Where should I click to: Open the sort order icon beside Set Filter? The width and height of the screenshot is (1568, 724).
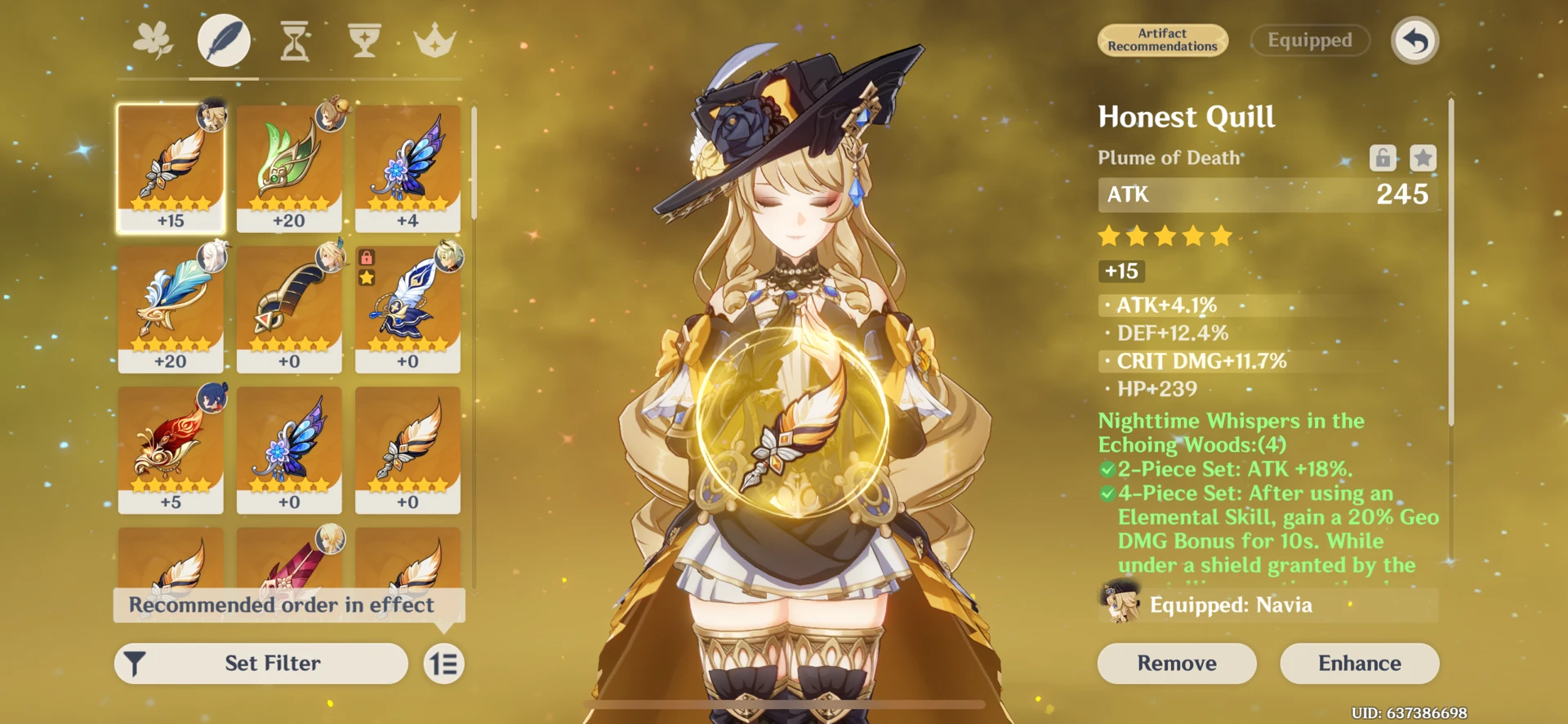[443, 664]
